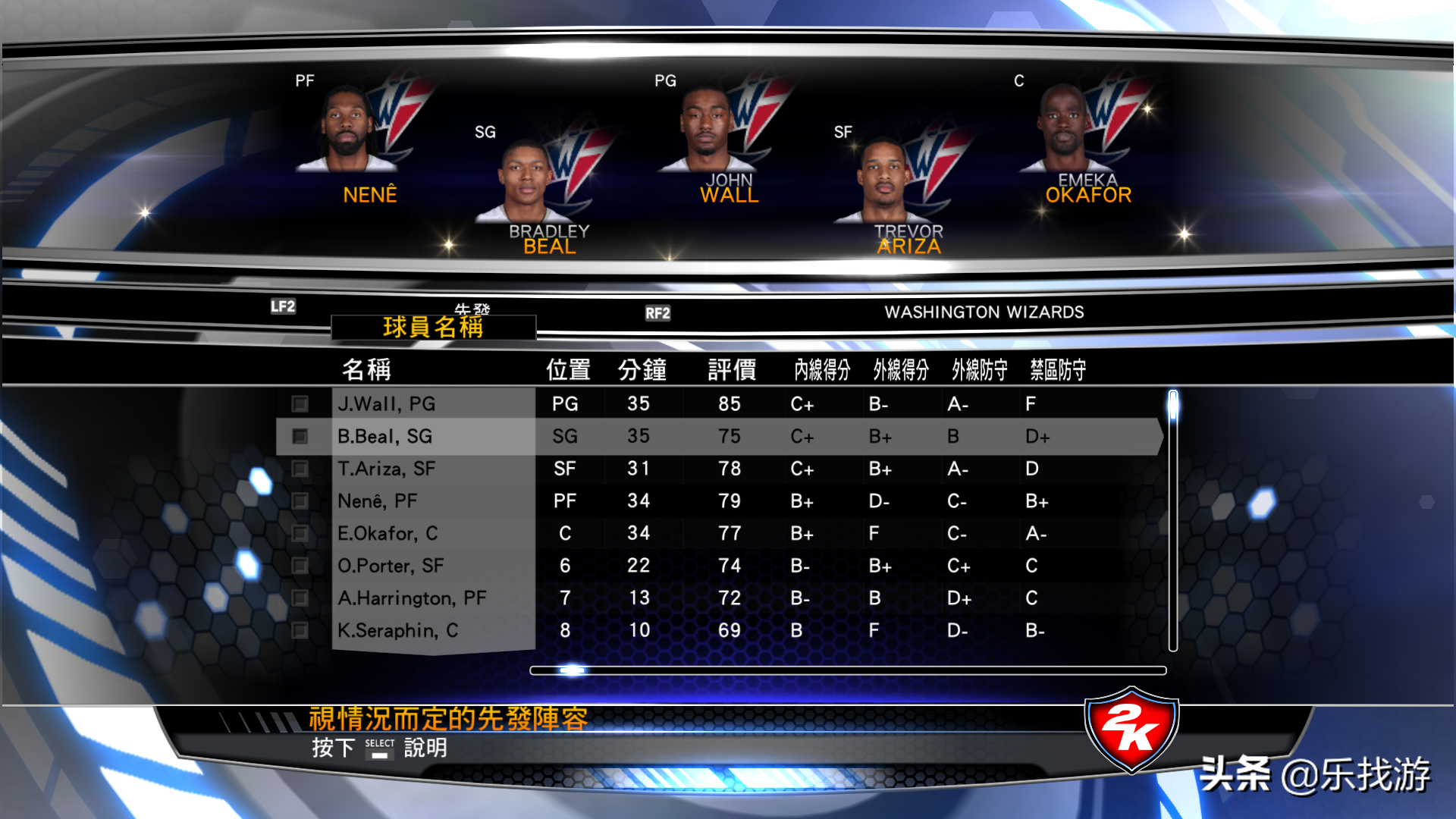
Task: Sort by the 分鐘 column header
Action: tap(641, 369)
